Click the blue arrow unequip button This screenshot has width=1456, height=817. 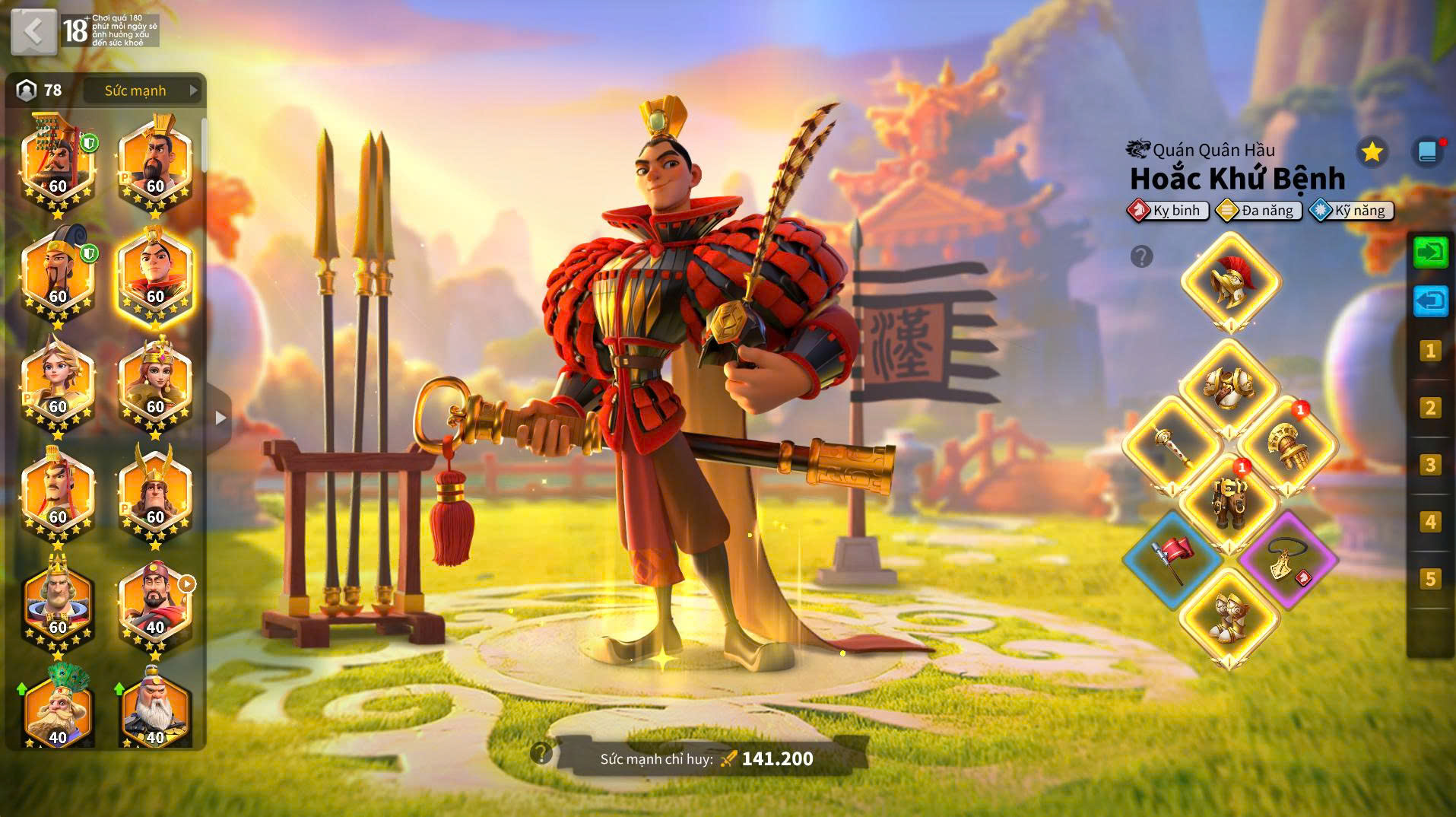point(1430,301)
